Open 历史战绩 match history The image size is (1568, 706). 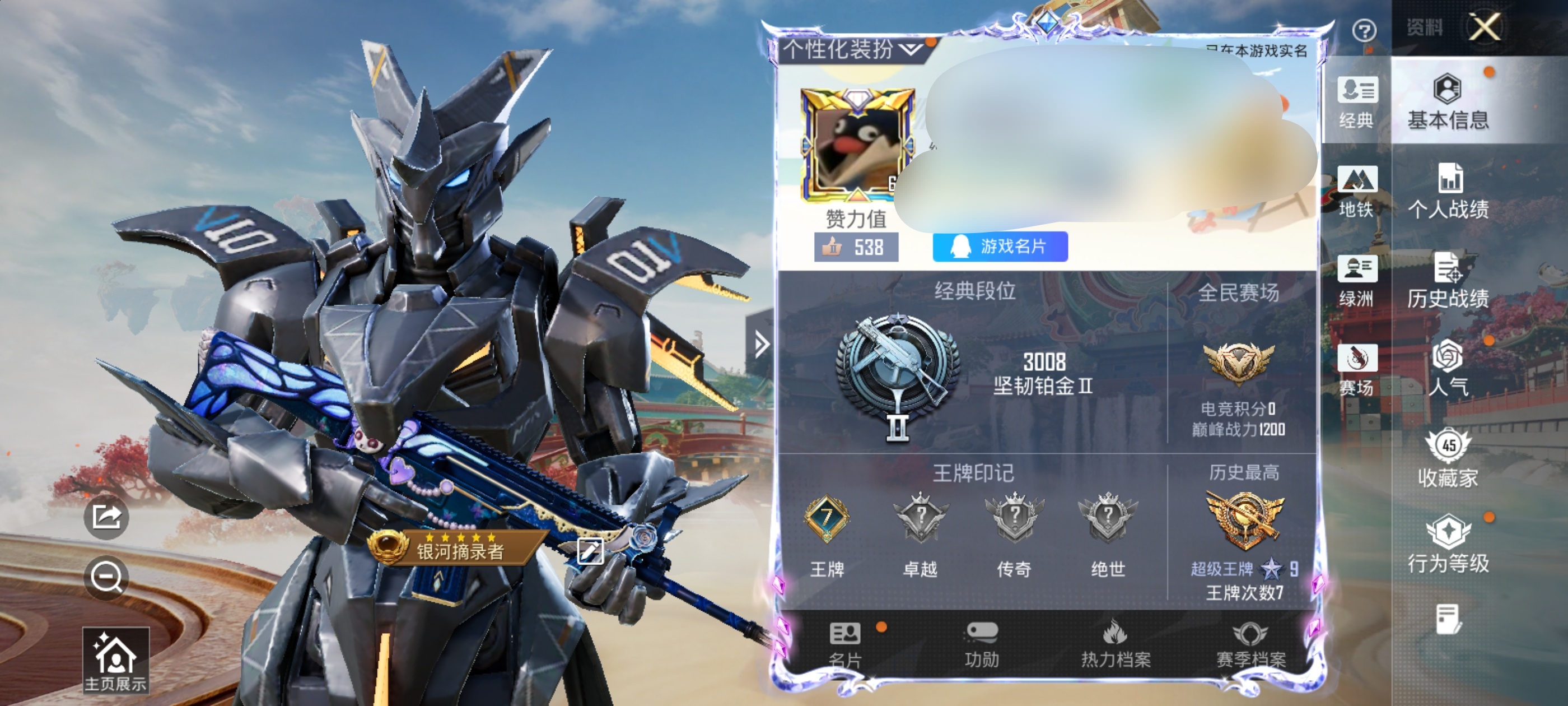tap(1448, 281)
